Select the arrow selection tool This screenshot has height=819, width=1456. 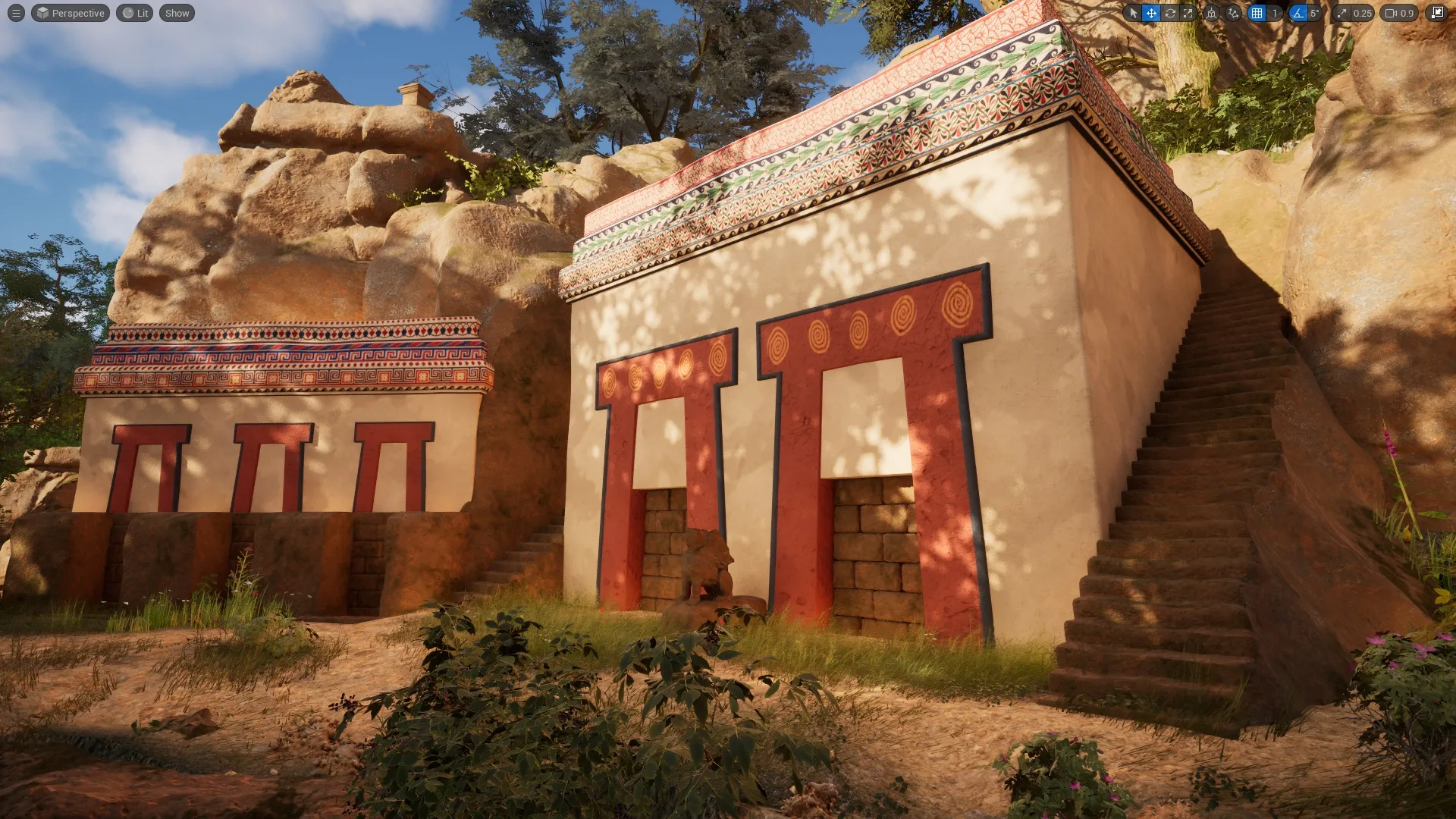coord(1134,13)
